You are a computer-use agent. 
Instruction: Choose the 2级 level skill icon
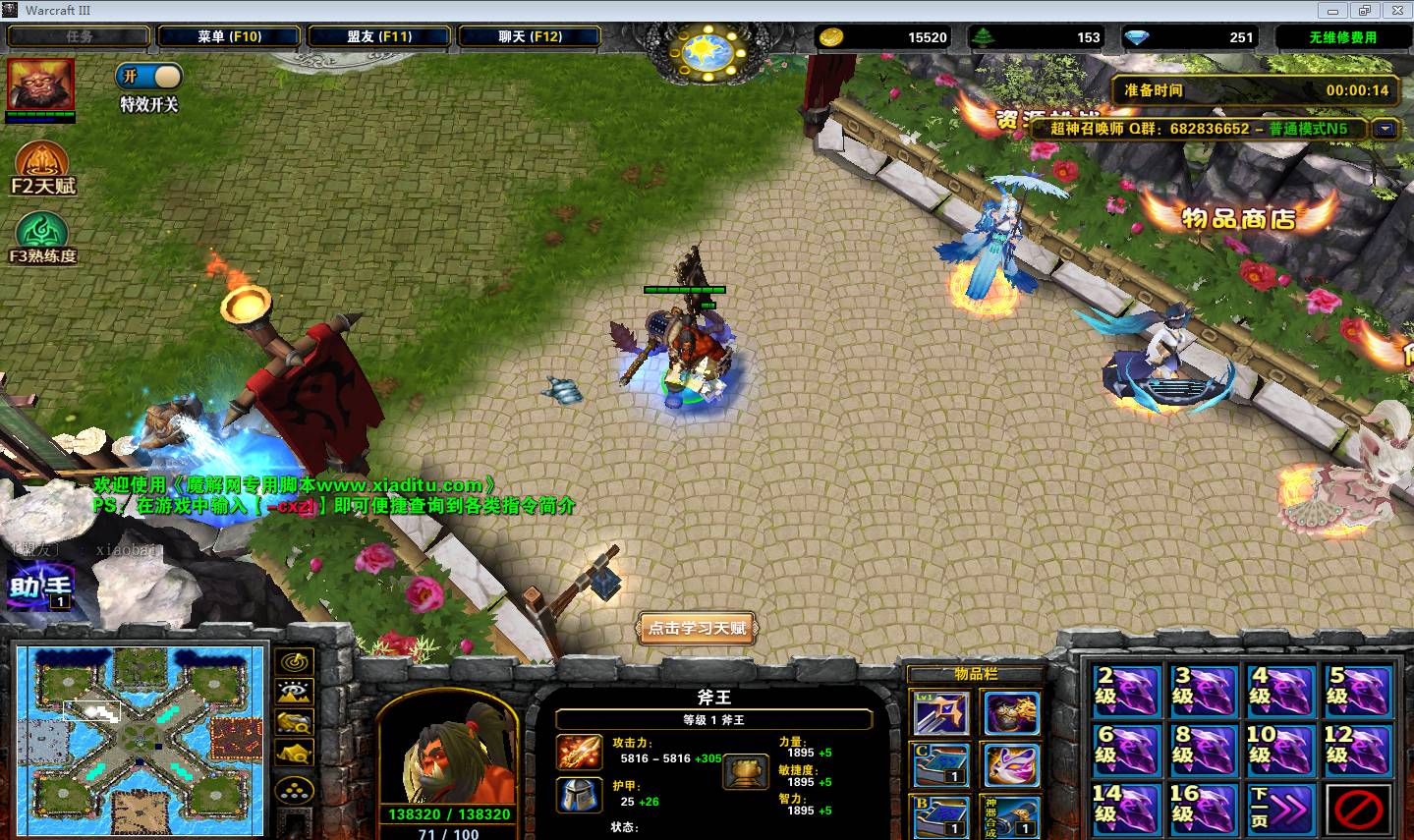(1126, 692)
